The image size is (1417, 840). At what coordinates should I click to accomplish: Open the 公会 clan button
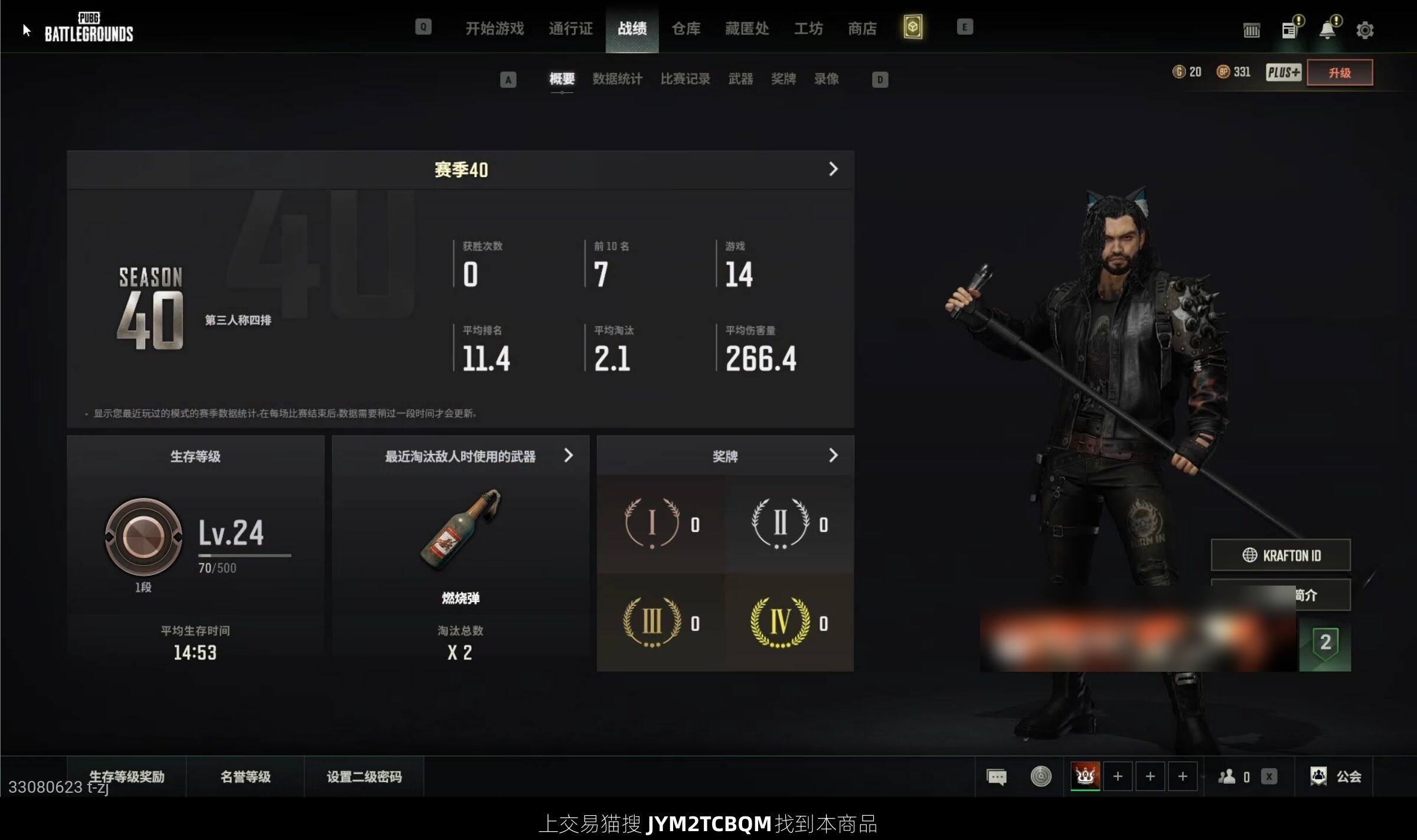pyautogui.click(x=1336, y=776)
